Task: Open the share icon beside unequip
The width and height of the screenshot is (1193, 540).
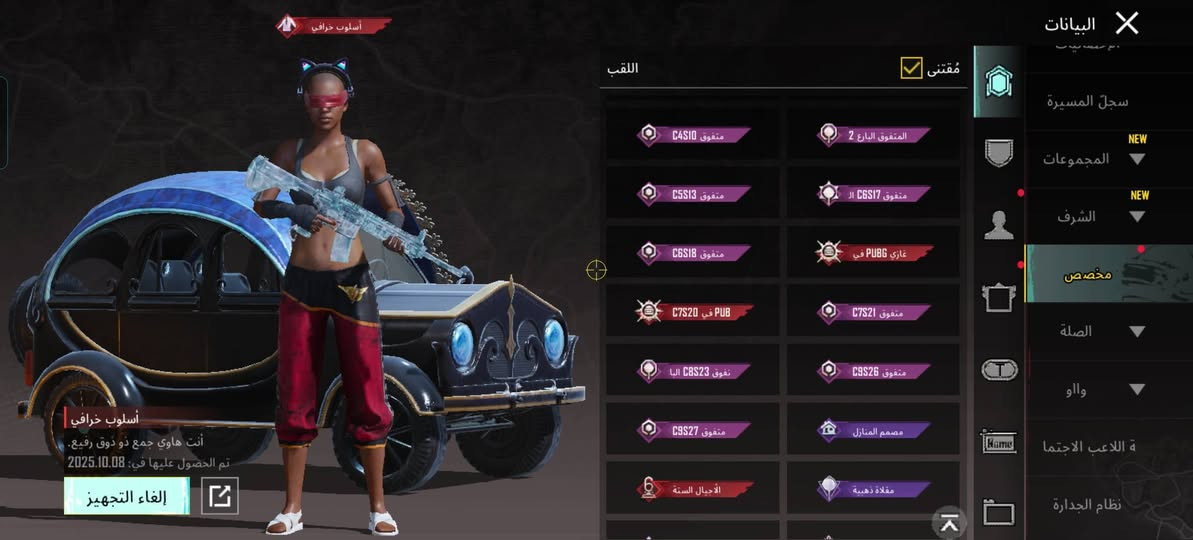Action: (x=220, y=496)
